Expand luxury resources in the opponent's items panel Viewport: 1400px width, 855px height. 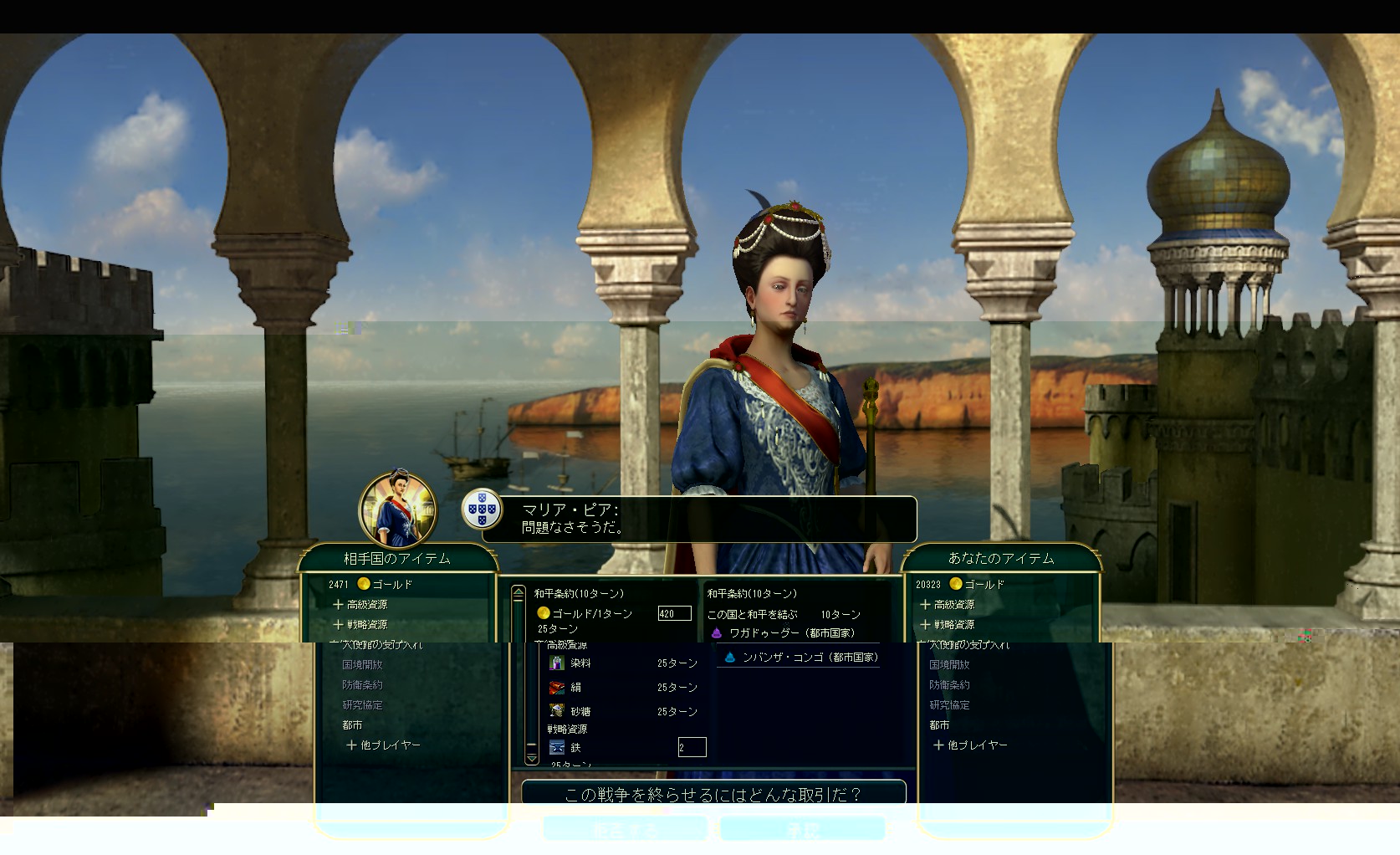[x=360, y=604]
